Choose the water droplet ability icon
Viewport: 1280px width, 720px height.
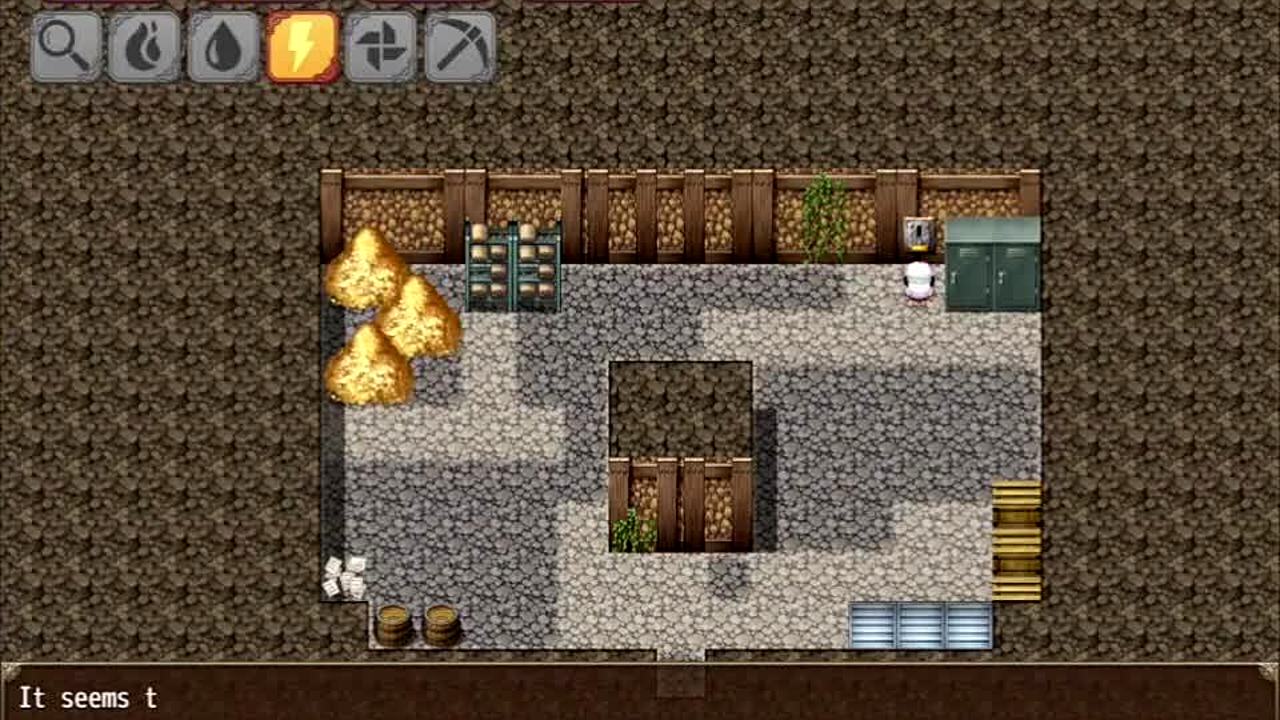(x=223, y=47)
